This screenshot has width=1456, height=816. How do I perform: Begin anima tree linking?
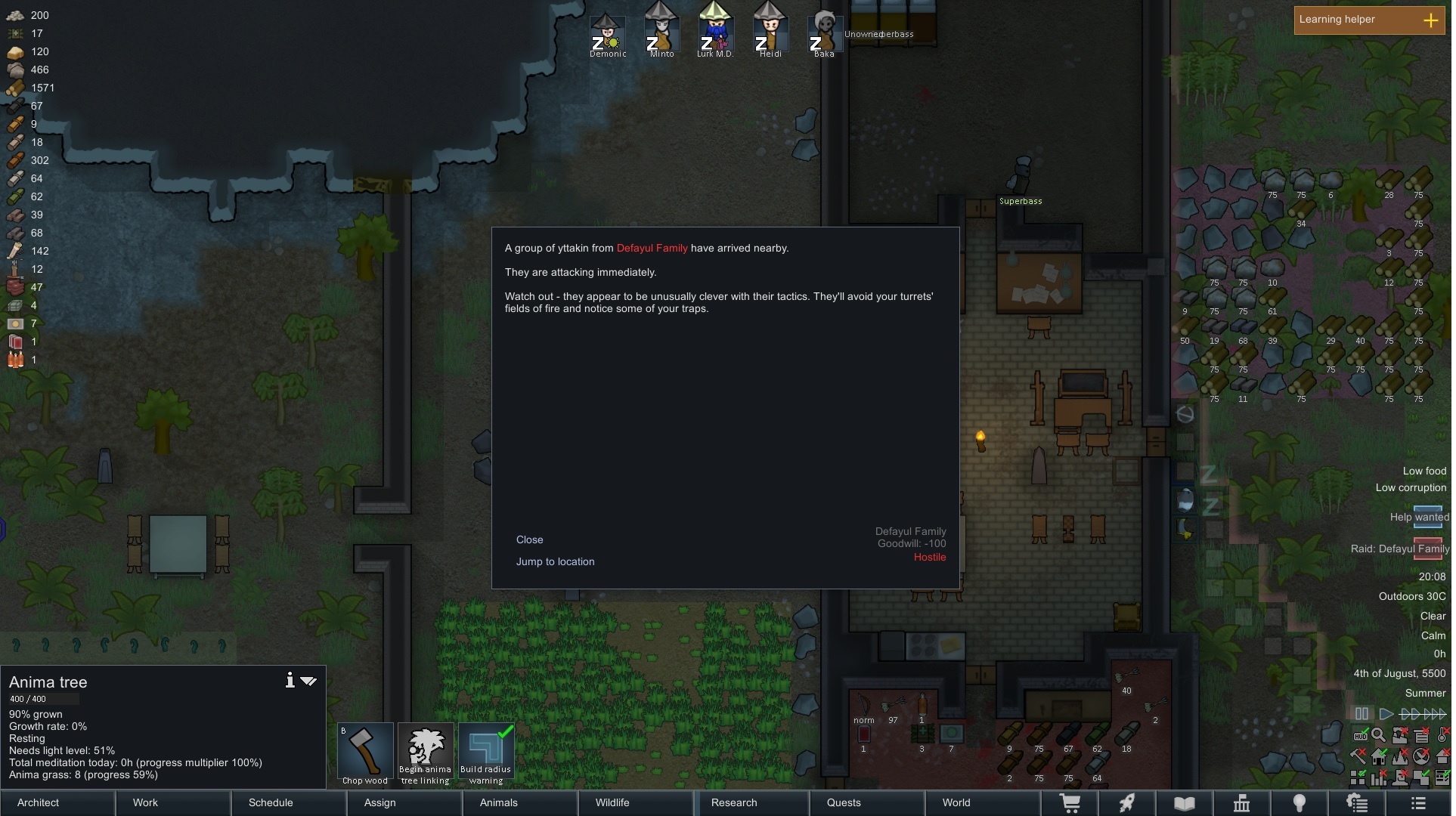click(426, 753)
